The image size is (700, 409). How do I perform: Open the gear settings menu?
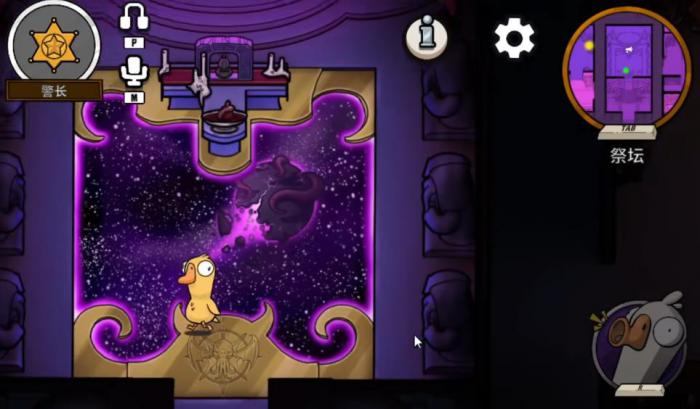[x=514, y=38]
